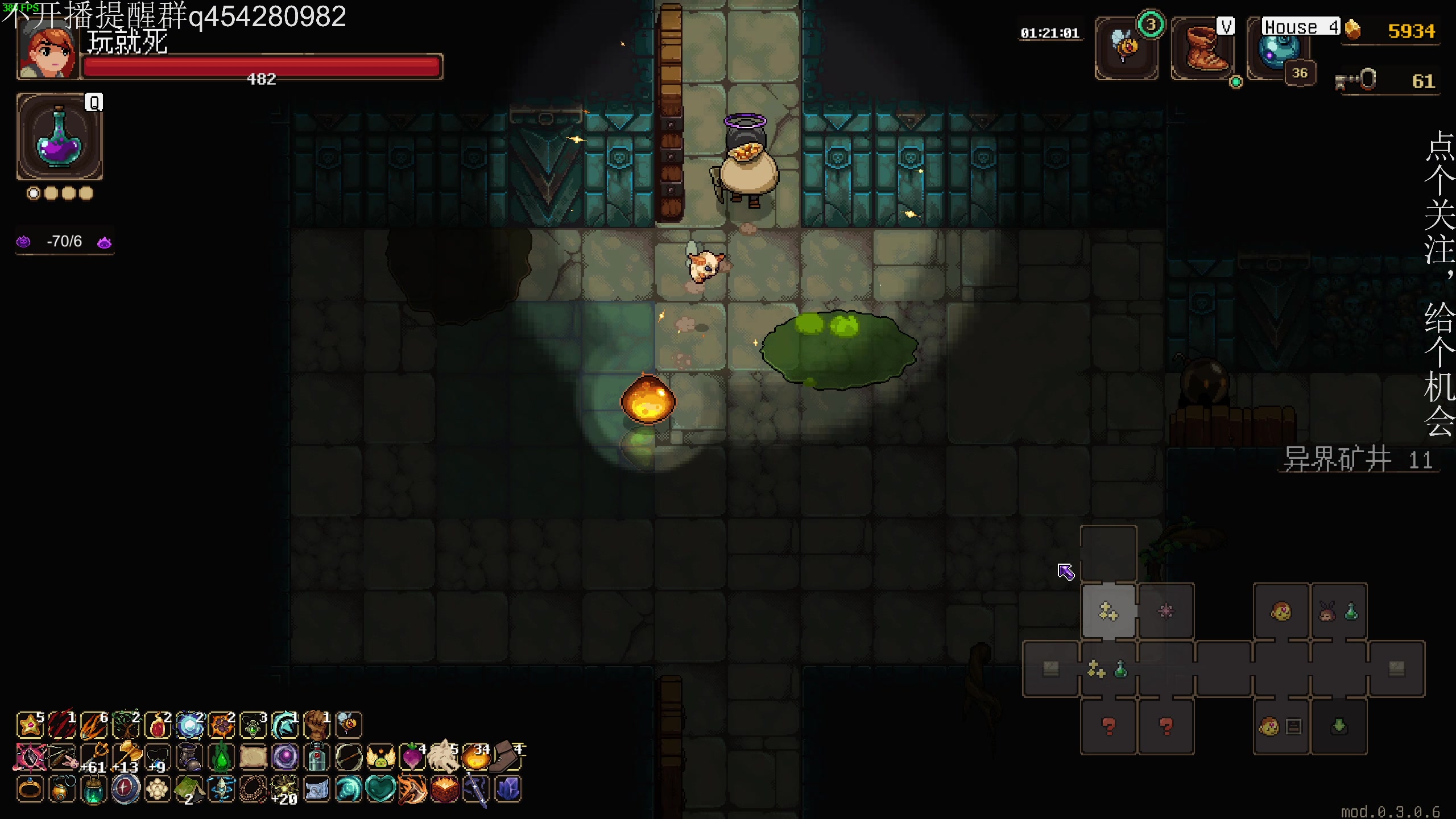Click the purple orb relic
The image size is (1456, 819).
tap(285, 758)
